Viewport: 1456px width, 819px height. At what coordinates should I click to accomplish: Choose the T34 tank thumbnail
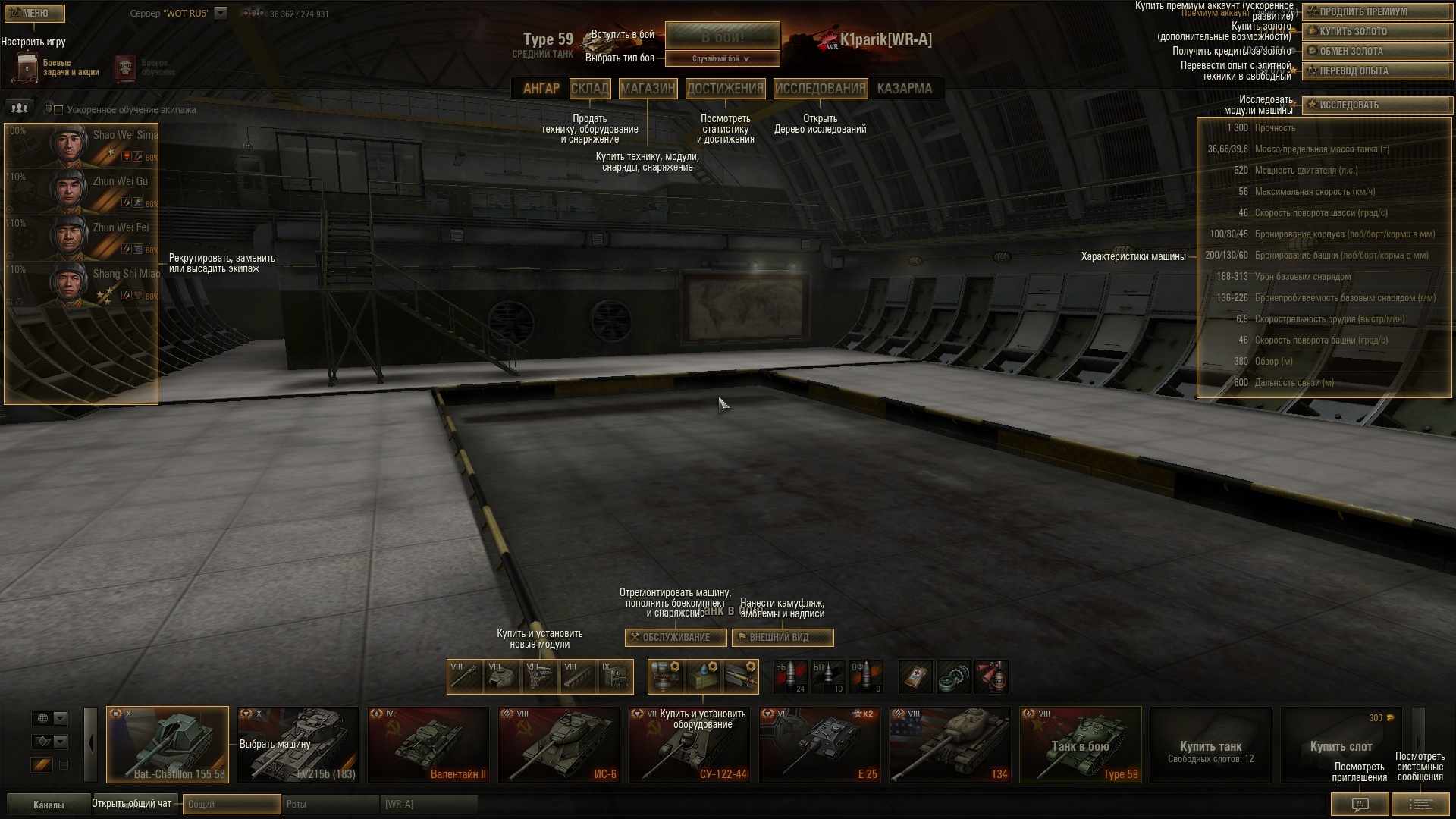click(x=949, y=744)
